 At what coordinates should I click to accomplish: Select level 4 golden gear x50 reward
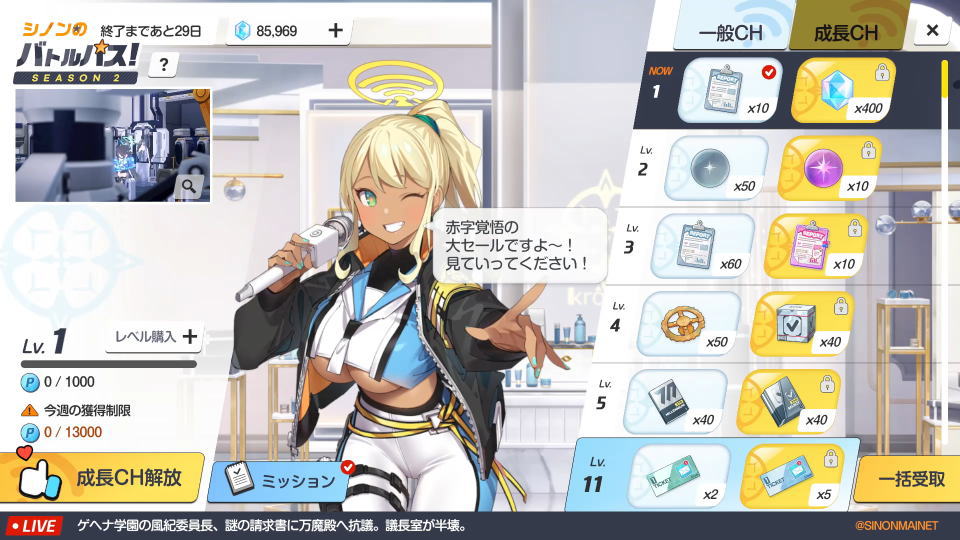(688, 323)
